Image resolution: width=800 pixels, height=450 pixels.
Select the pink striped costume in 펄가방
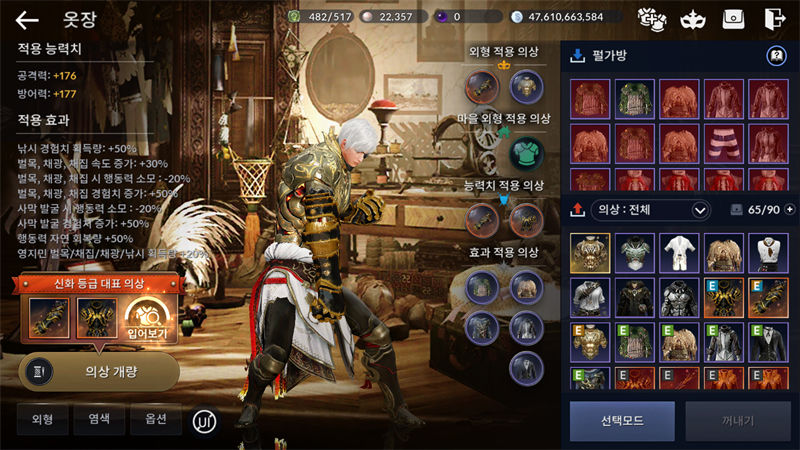click(x=724, y=143)
